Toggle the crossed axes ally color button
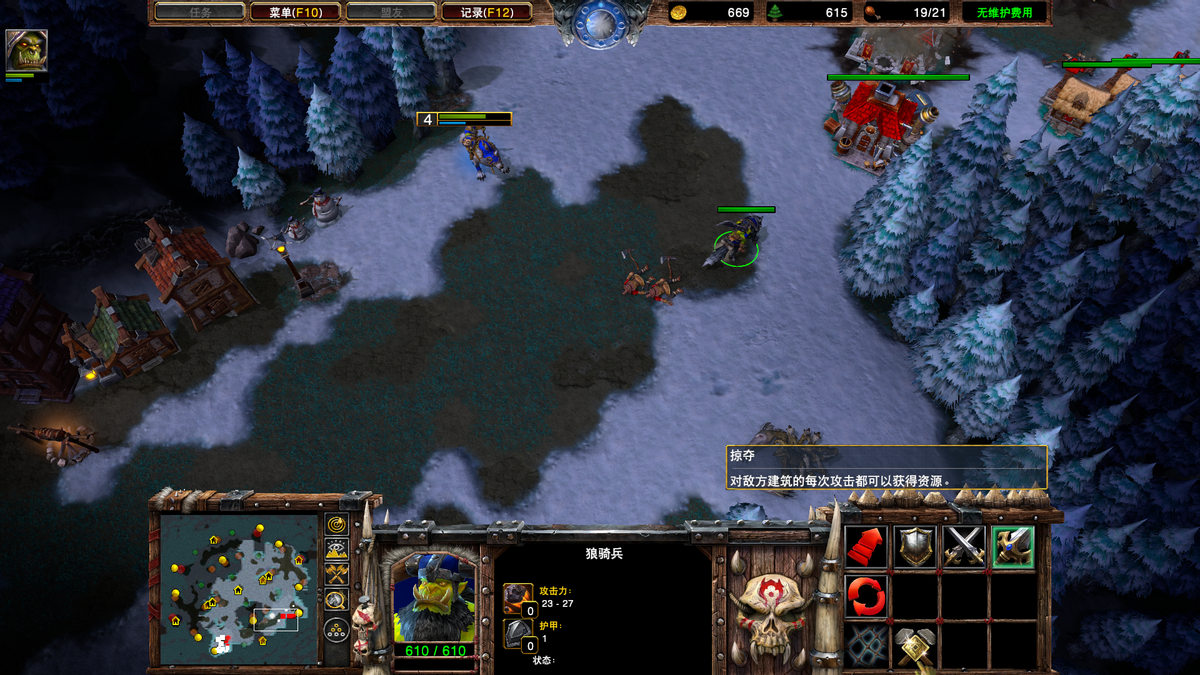This screenshot has width=1200, height=675. pyautogui.click(x=336, y=574)
